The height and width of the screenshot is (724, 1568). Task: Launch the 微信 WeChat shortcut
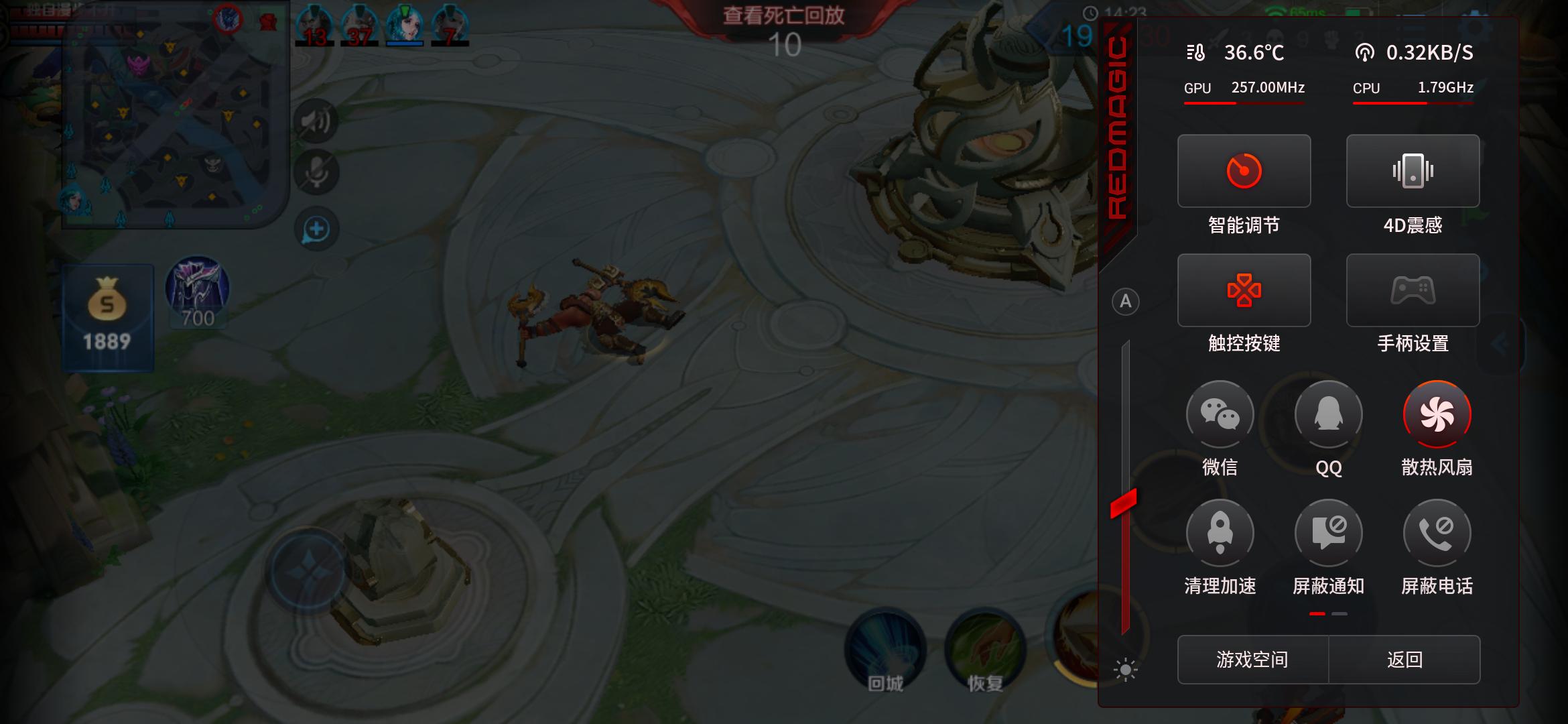tap(1220, 414)
